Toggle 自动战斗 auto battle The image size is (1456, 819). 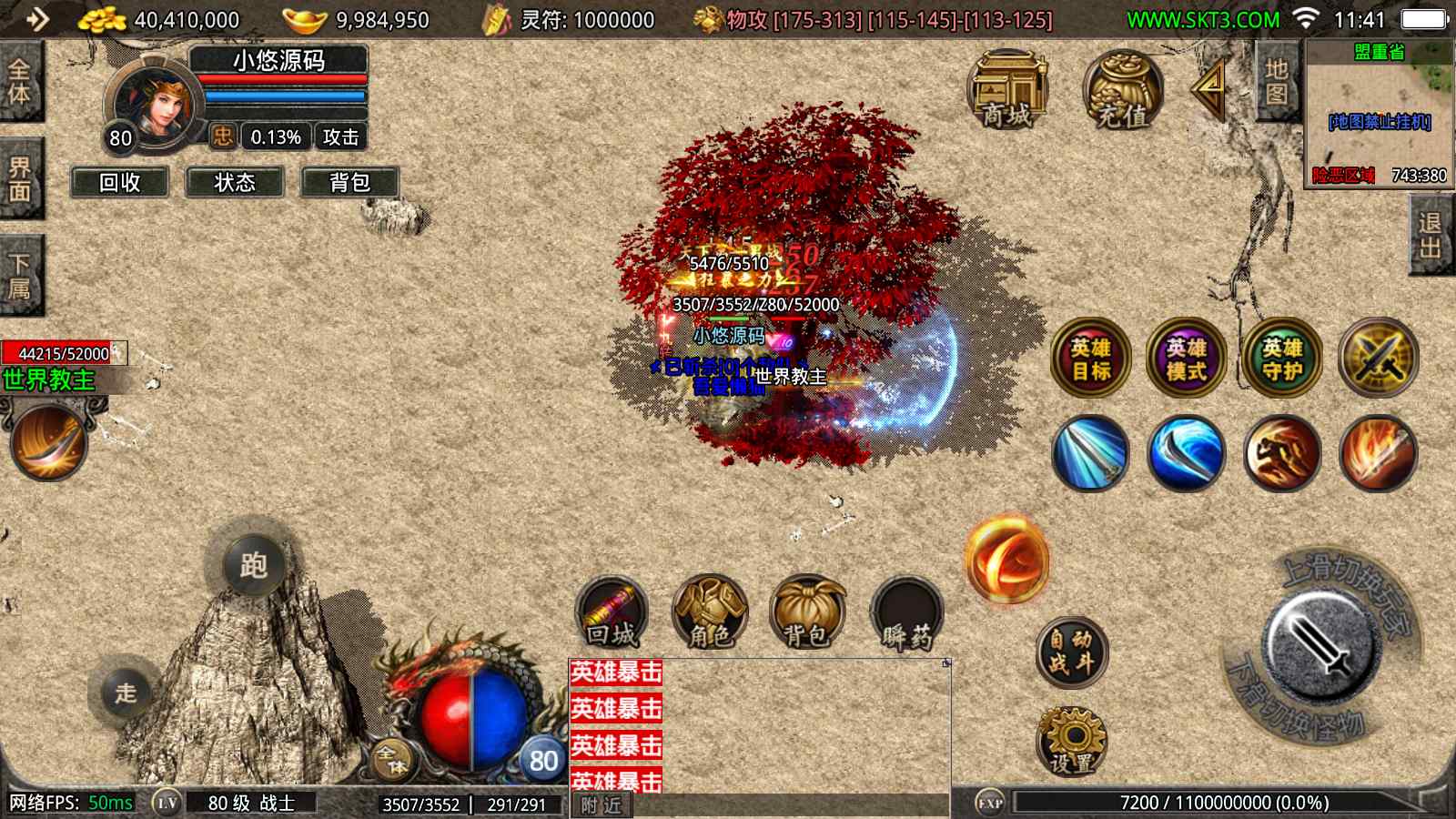[x=1071, y=652]
